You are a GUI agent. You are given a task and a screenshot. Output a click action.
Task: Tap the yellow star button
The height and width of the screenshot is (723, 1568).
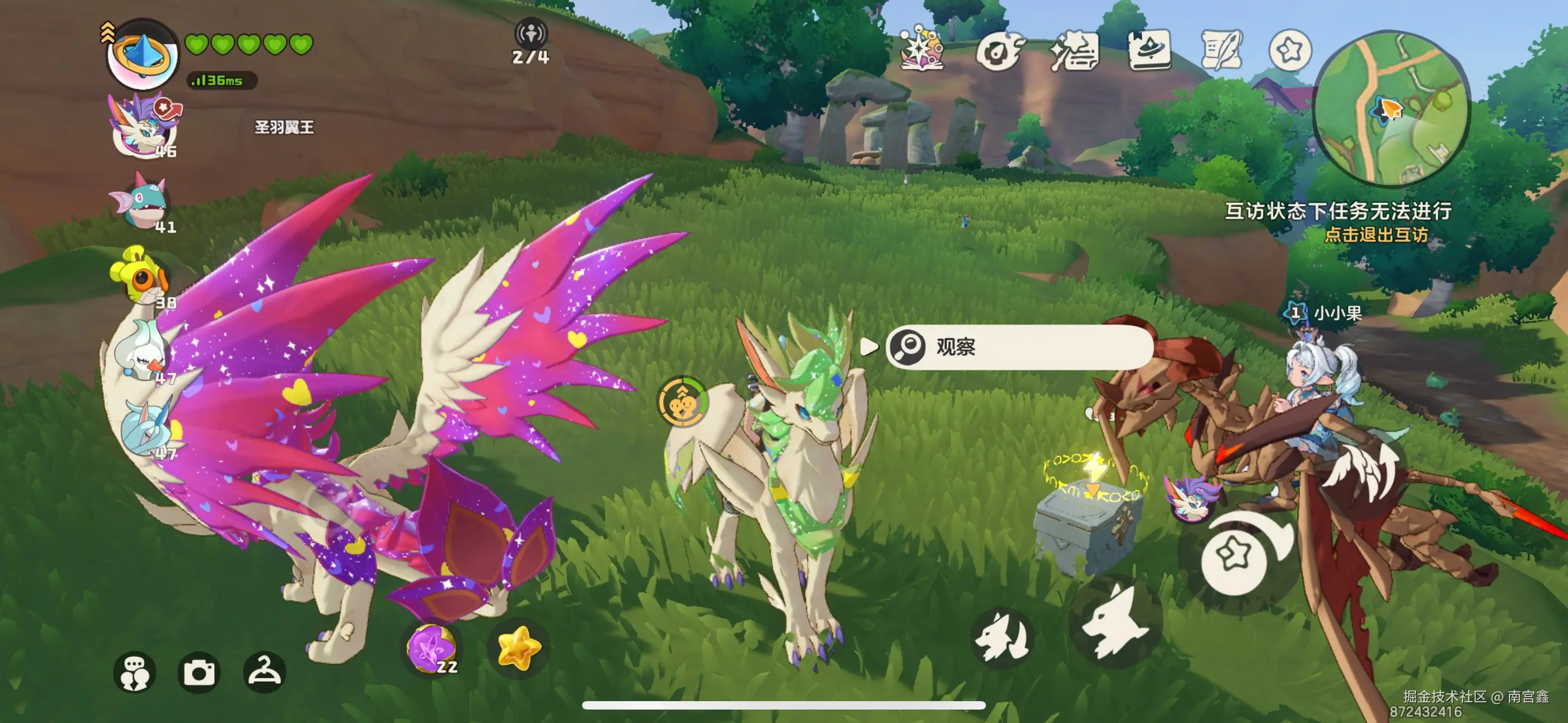pos(518,648)
